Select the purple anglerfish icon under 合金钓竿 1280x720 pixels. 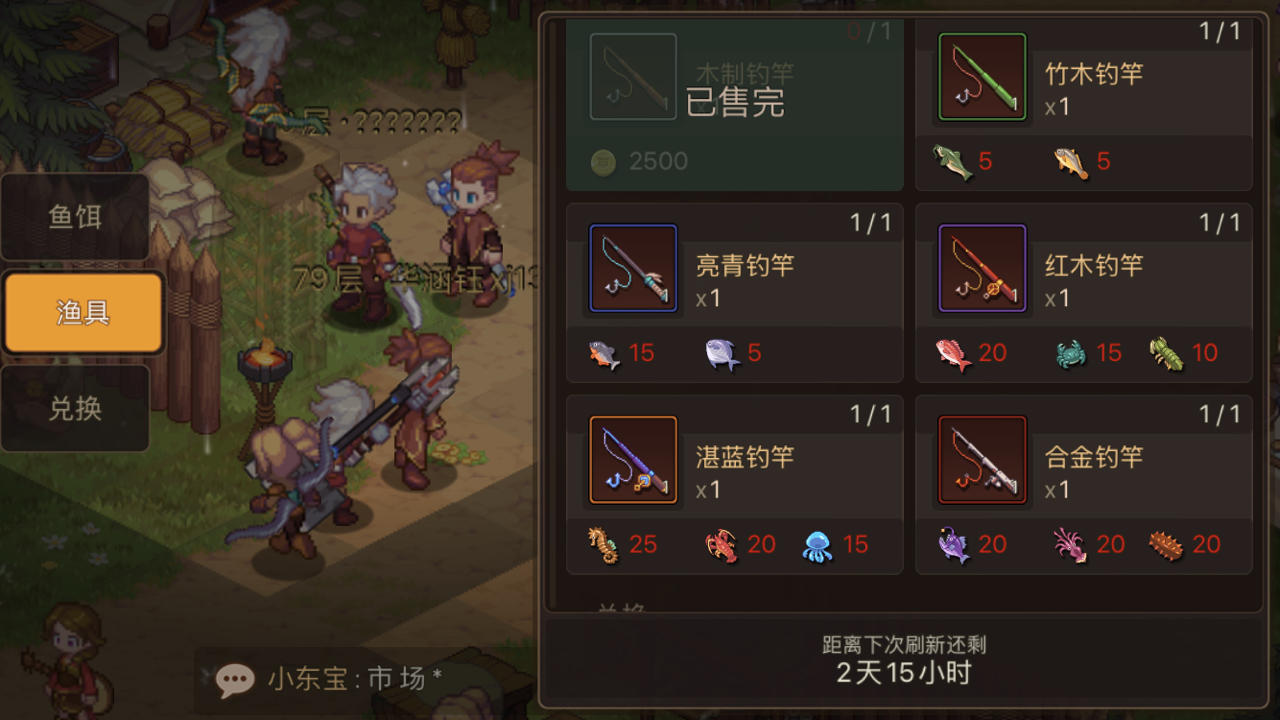954,545
